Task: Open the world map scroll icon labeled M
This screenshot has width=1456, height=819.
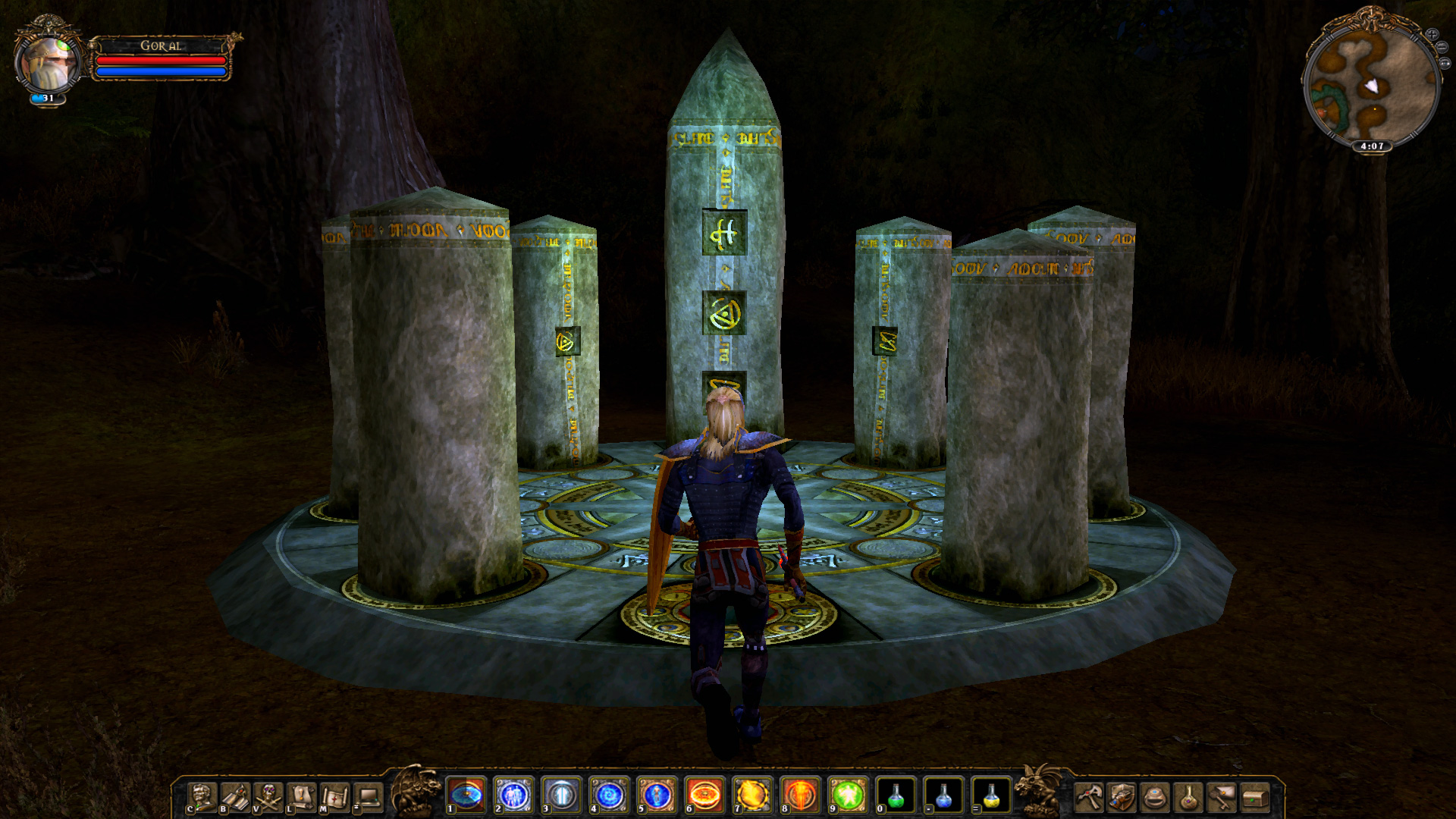Action: point(334,797)
